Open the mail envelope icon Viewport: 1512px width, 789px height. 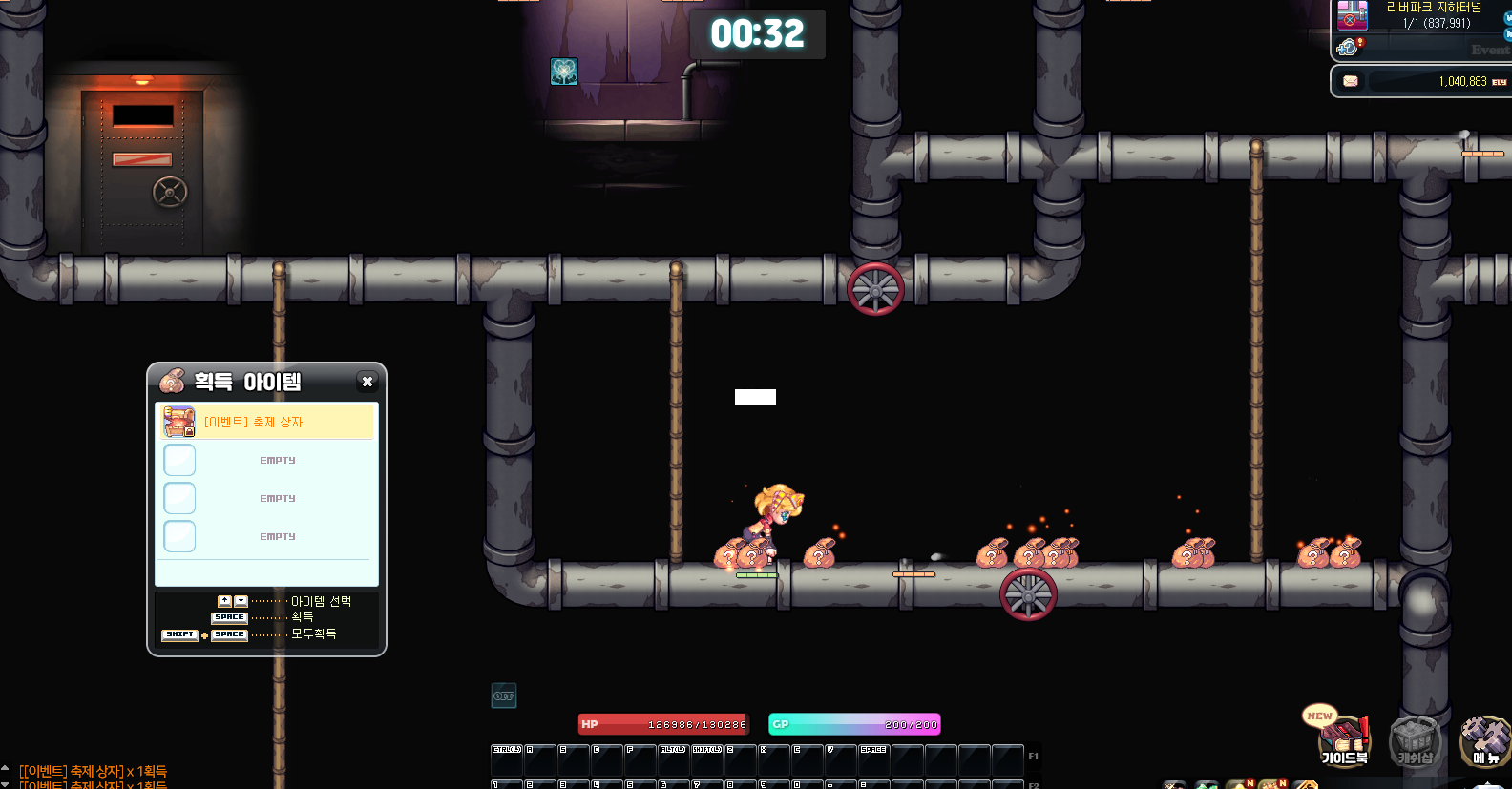(1351, 81)
